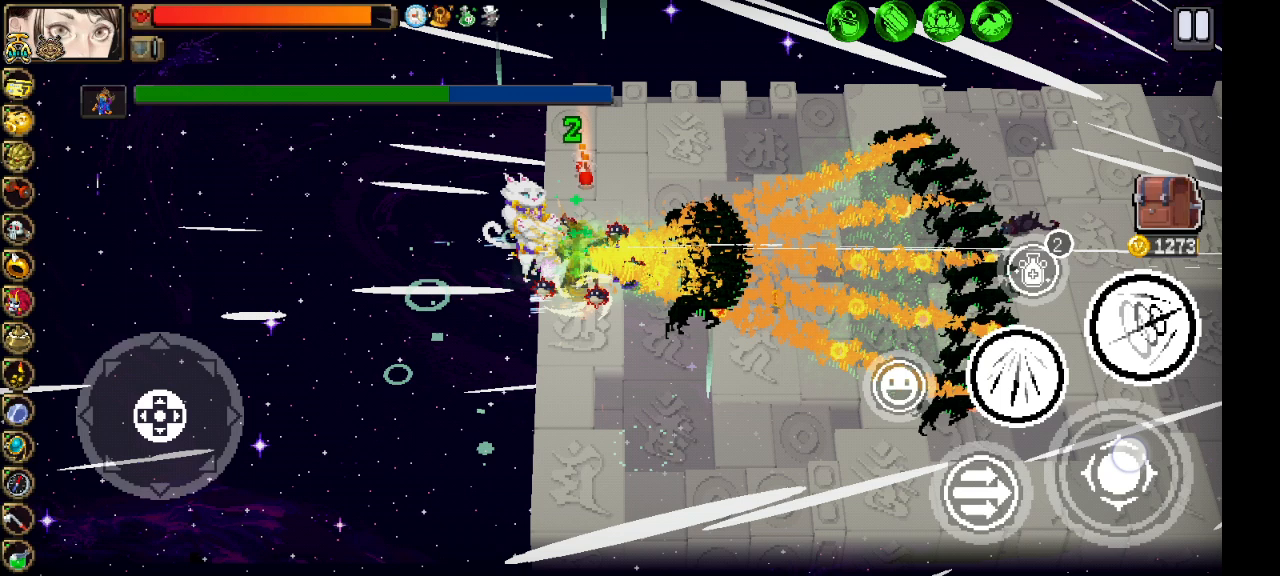Inspect the compass relic icon
The image size is (1280, 576).
coord(18,482)
